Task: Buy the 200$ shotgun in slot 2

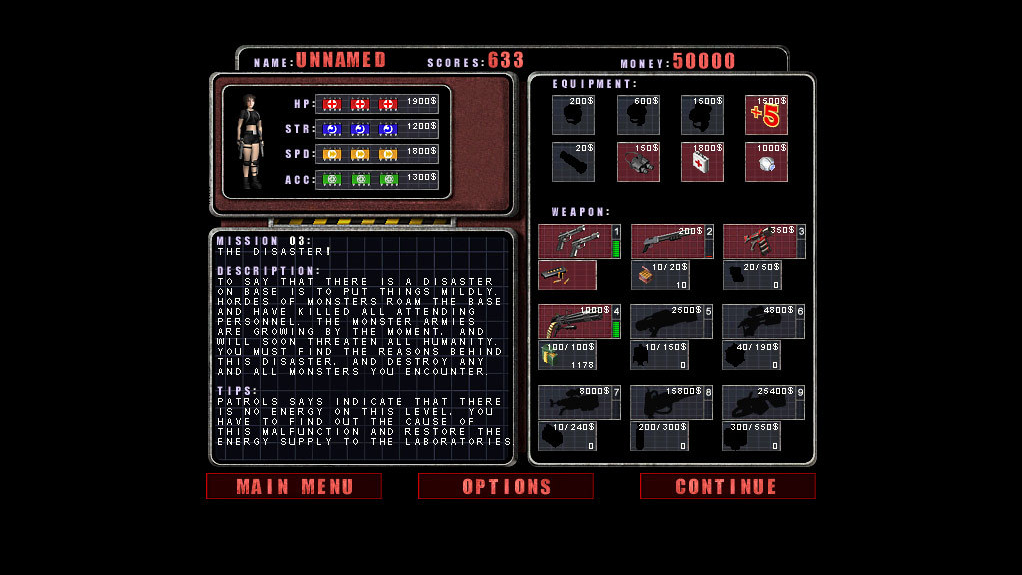Action: (x=671, y=241)
